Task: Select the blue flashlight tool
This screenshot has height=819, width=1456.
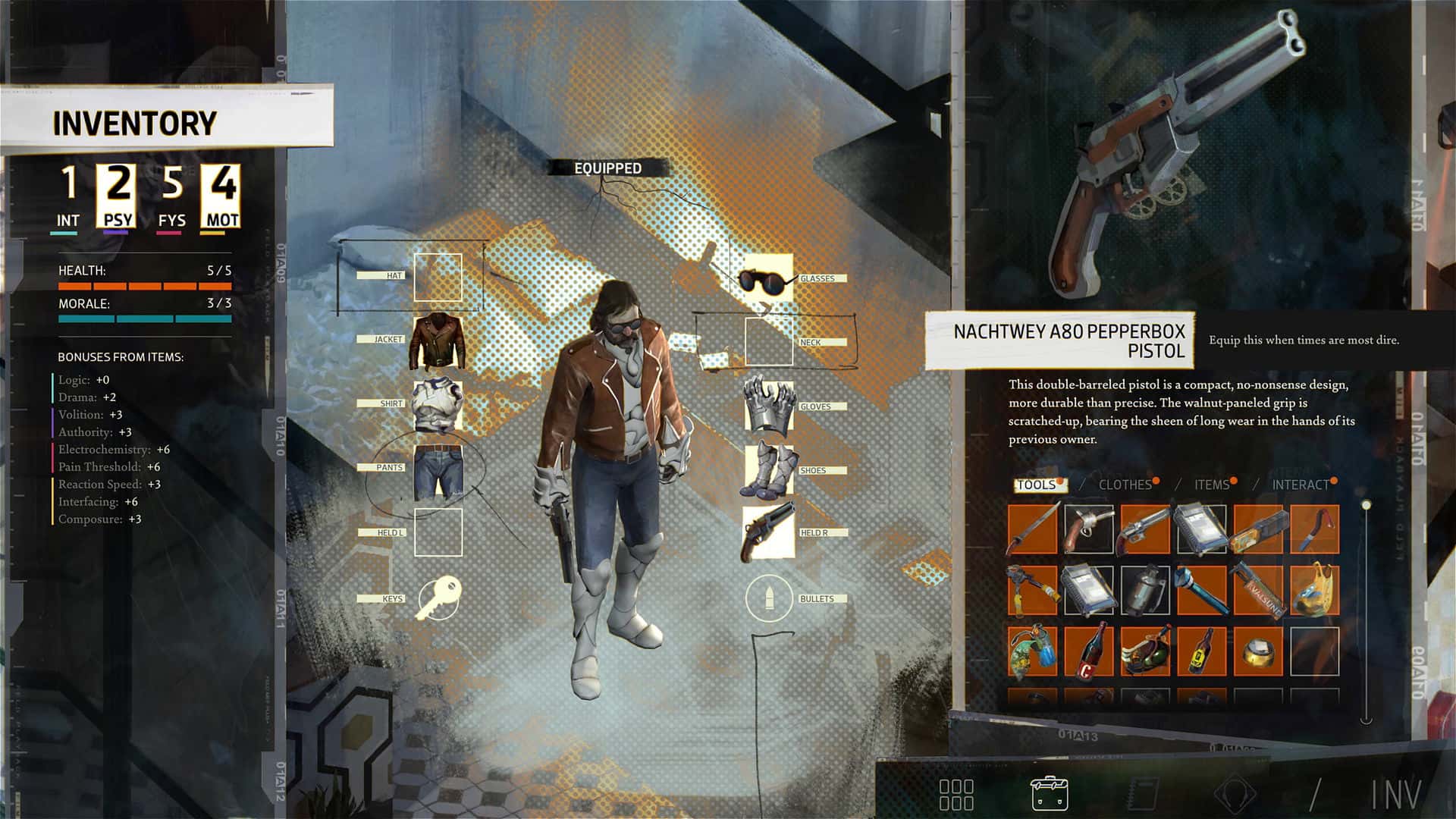Action: coord(1202,589)
